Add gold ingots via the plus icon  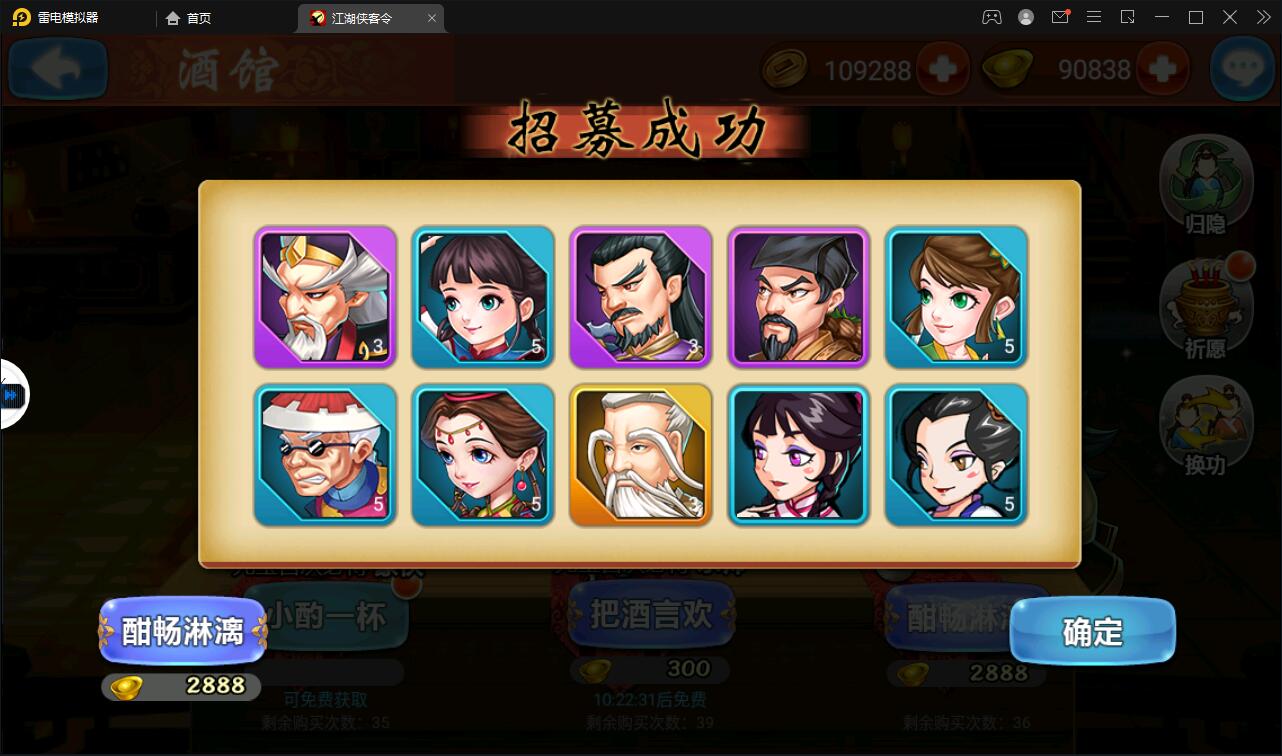1163,69
